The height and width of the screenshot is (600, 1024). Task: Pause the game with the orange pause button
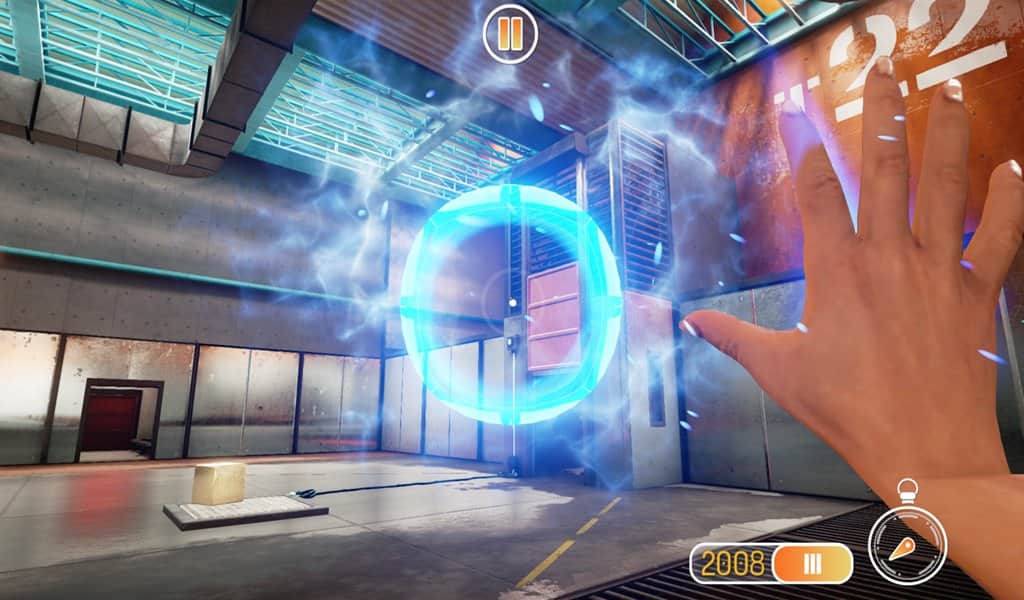[510, 34]
